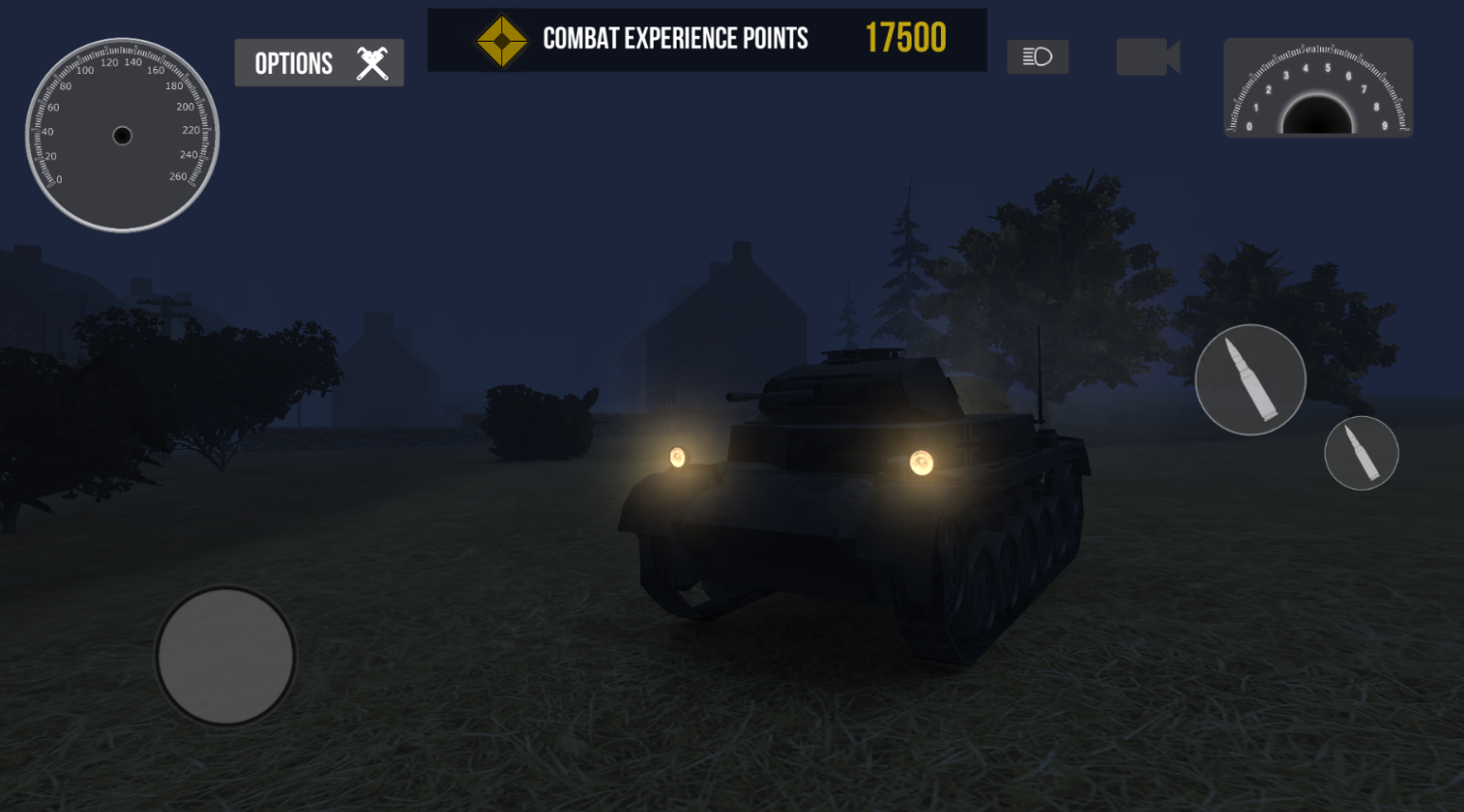Tap the movement joystick circle
The width and height of the screenshot is (1464, 812).
[226, 657]
